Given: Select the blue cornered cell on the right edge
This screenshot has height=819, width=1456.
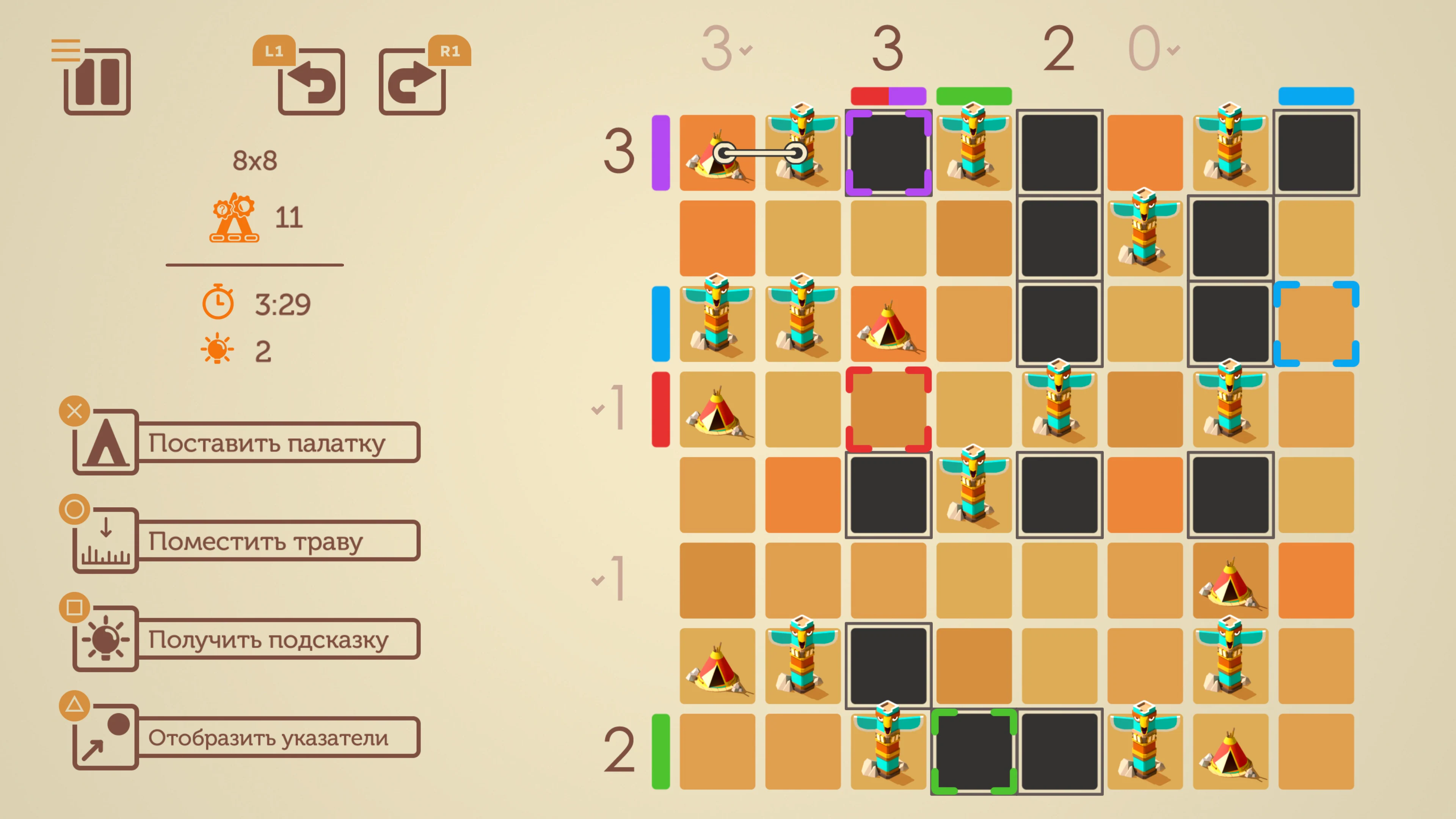Looking at the screenshot, I should (1317, 323).
